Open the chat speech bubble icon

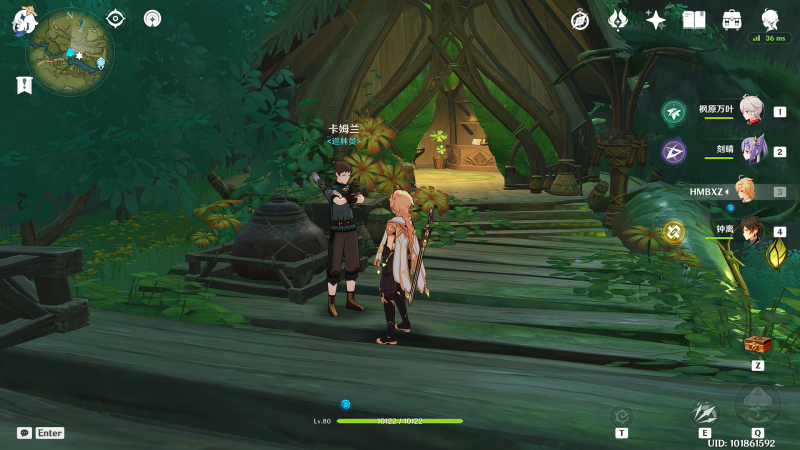[24, 433]
